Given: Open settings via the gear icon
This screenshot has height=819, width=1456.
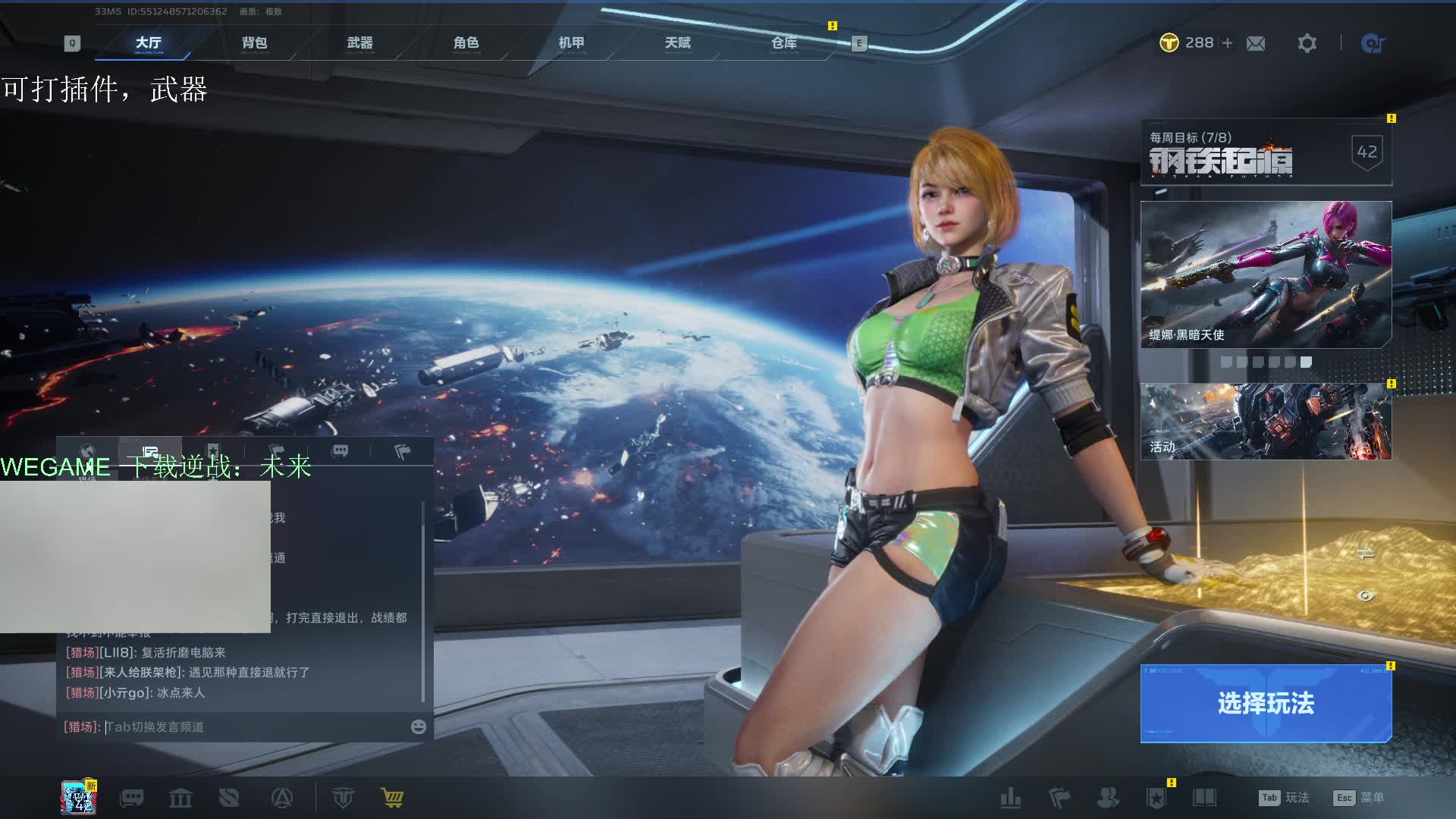Looking at the screenshot, I should (1307, 44).
